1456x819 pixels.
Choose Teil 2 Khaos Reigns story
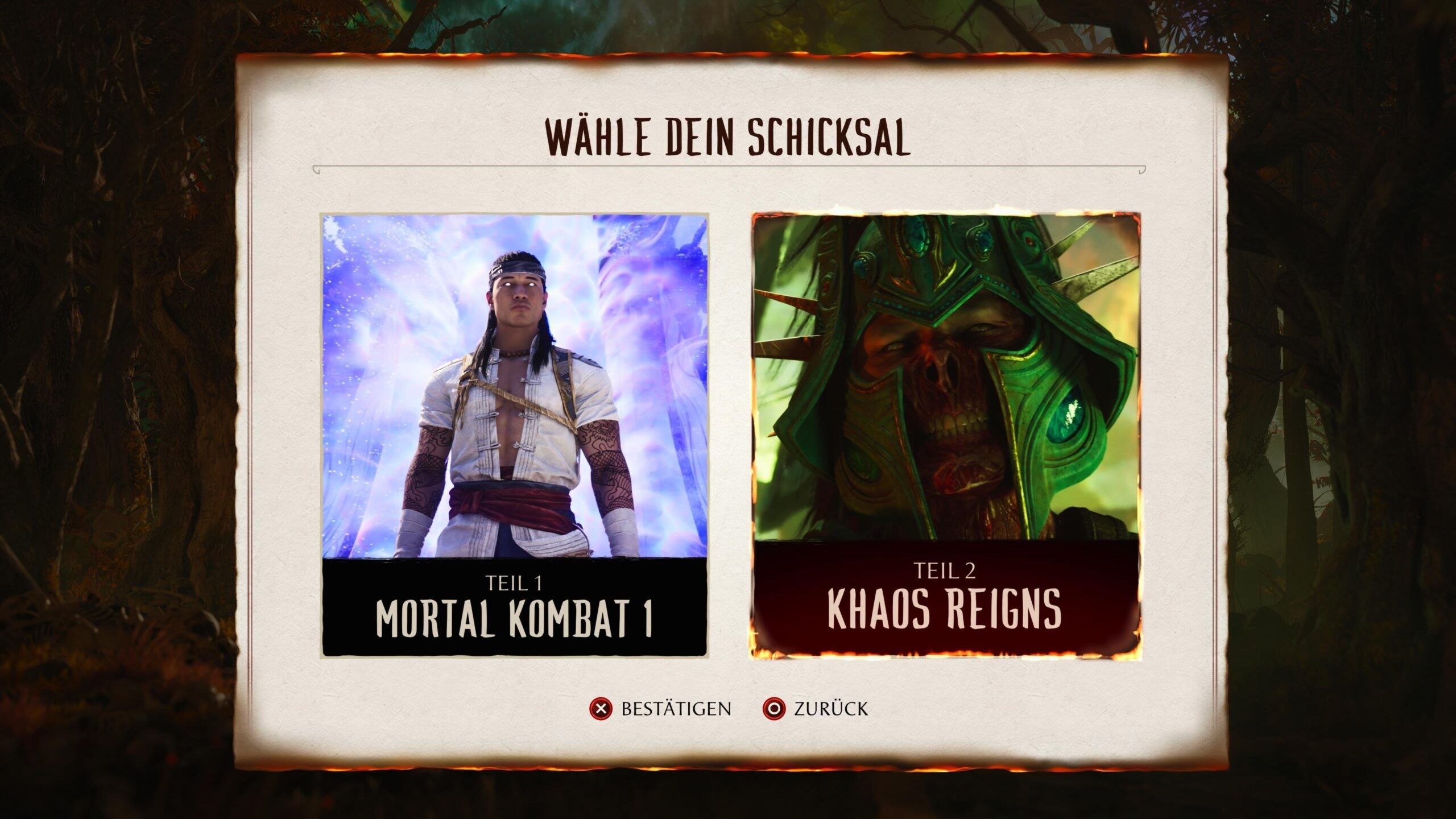click(x=945, y=436)
